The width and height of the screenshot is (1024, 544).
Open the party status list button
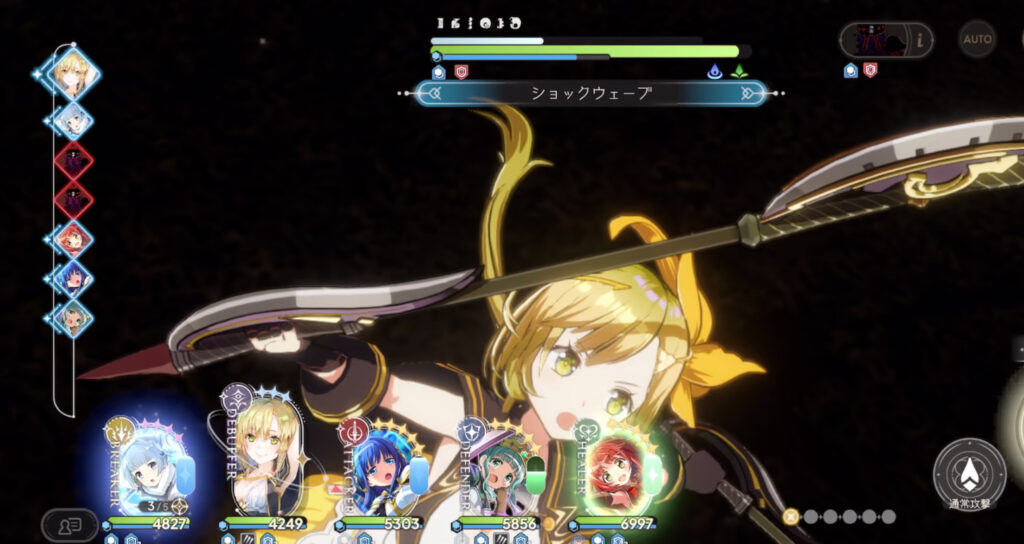69,524
